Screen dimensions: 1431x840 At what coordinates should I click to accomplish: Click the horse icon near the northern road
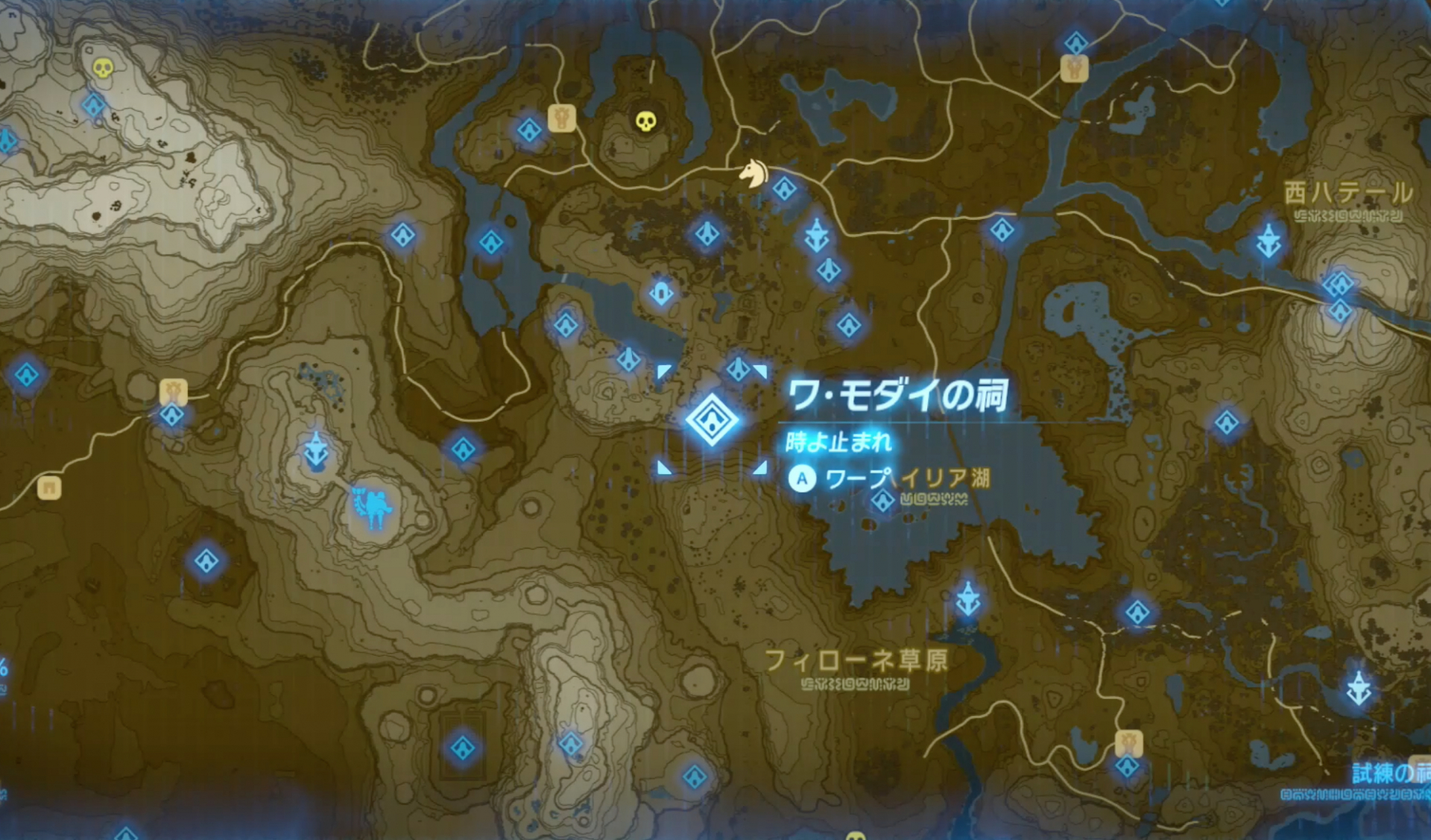[x=755, y=173]
